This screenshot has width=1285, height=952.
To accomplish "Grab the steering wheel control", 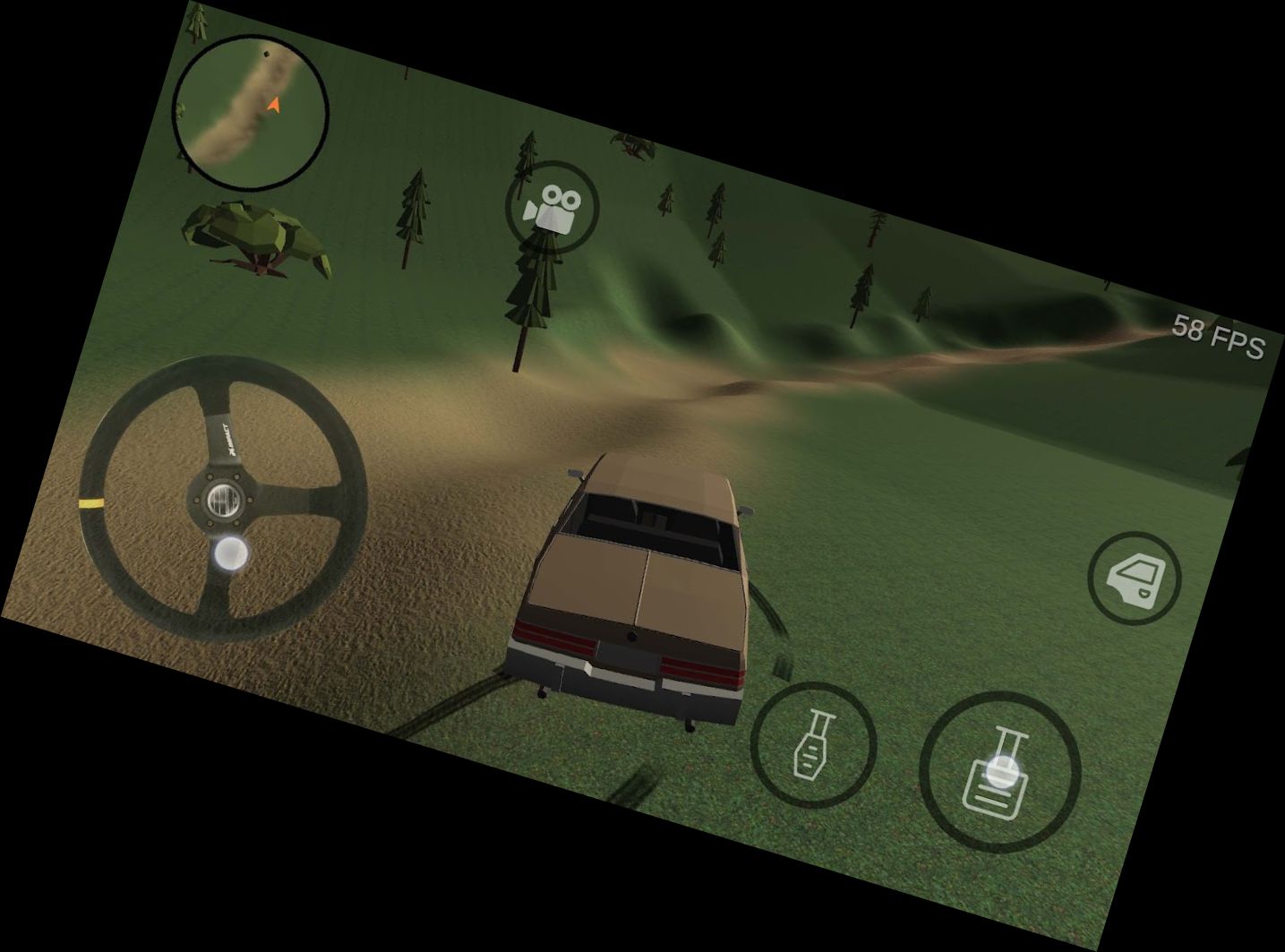I will pos(223,499).
